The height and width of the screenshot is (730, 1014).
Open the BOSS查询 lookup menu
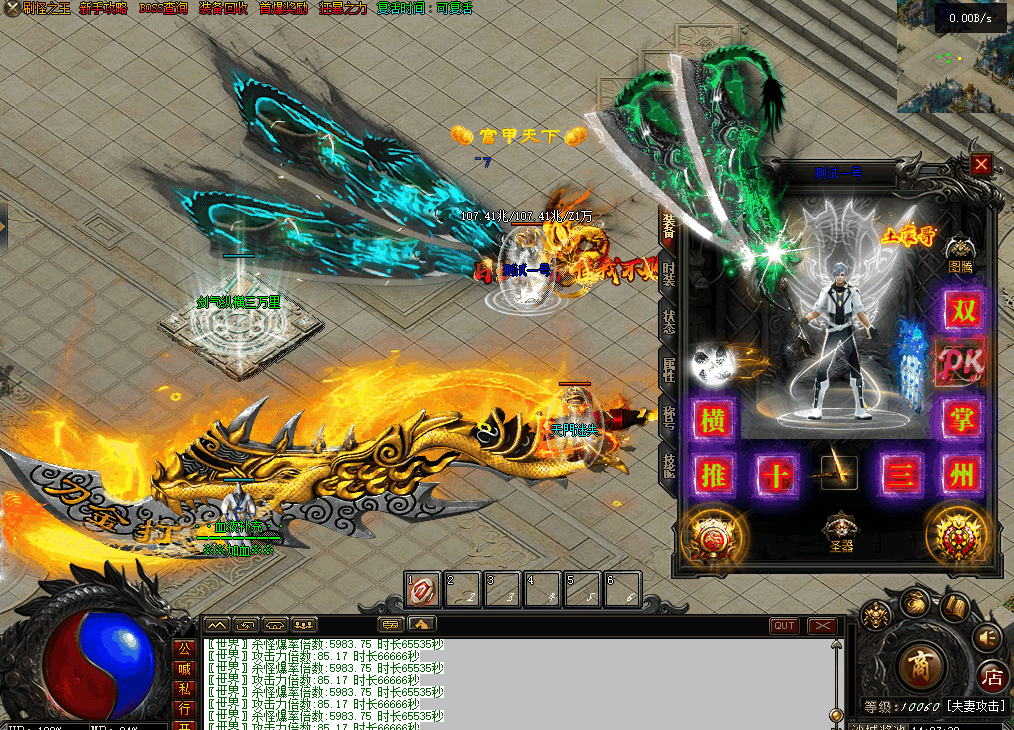(163, 8)
